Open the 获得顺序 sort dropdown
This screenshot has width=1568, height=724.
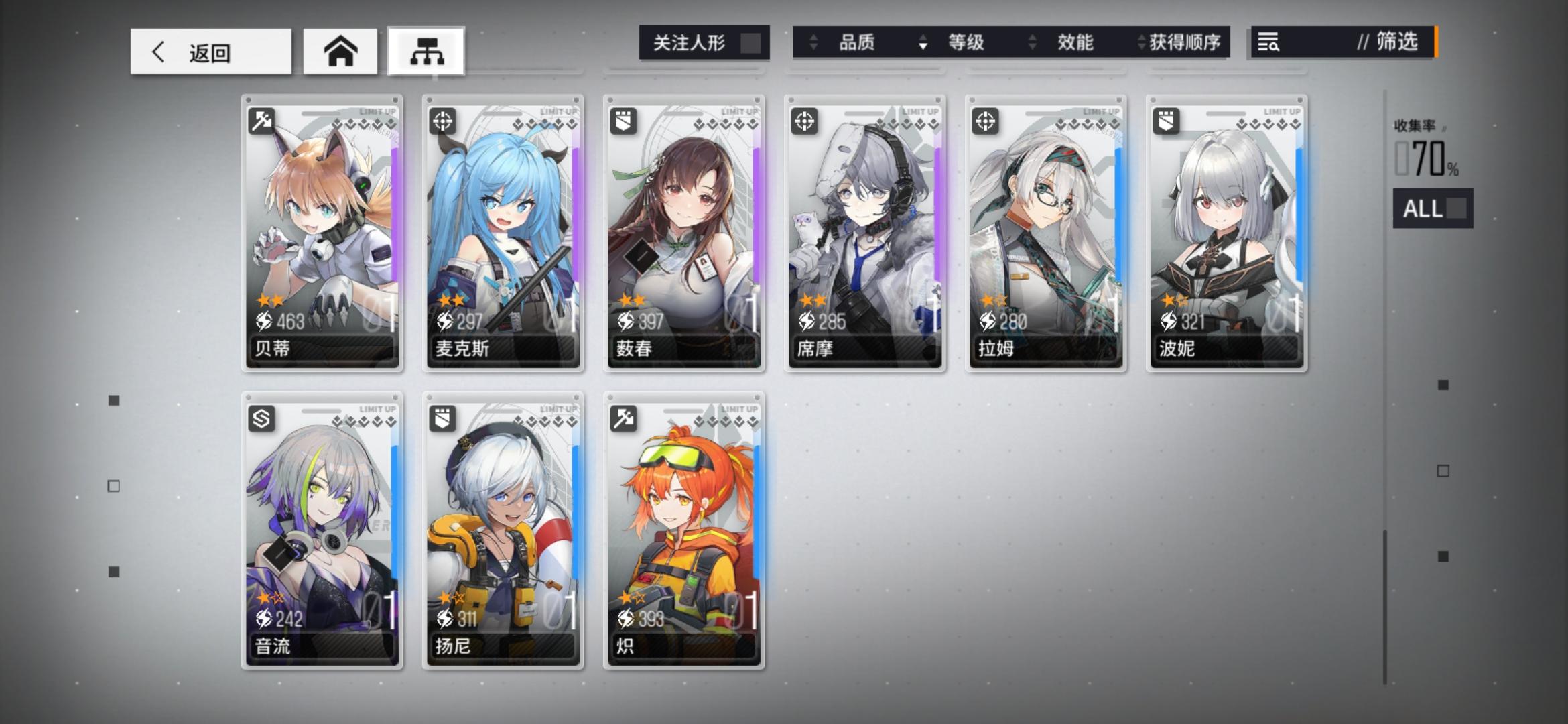tap(1185, 43)
